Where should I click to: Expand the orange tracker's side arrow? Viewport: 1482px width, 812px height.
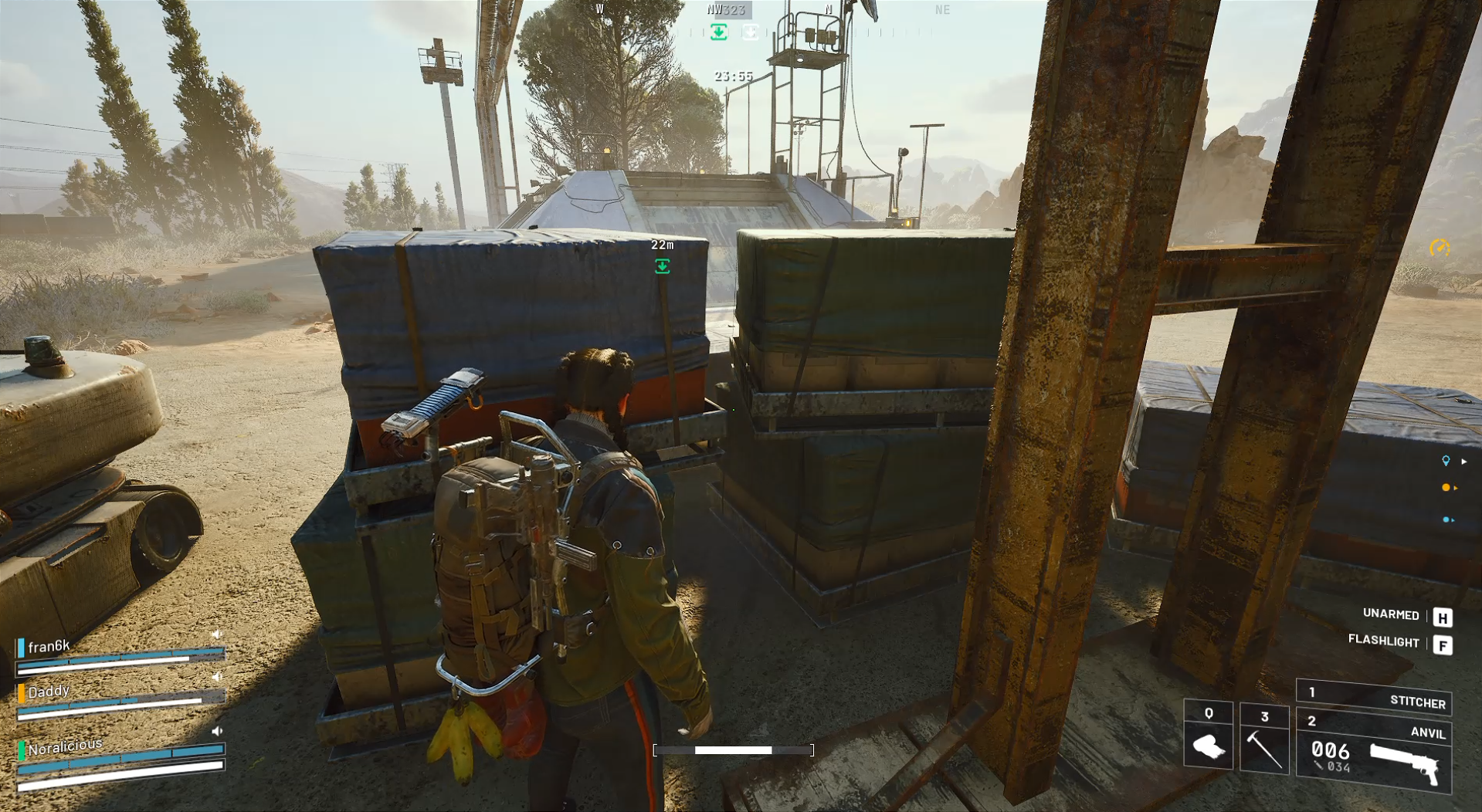(x=1456, y=487)
